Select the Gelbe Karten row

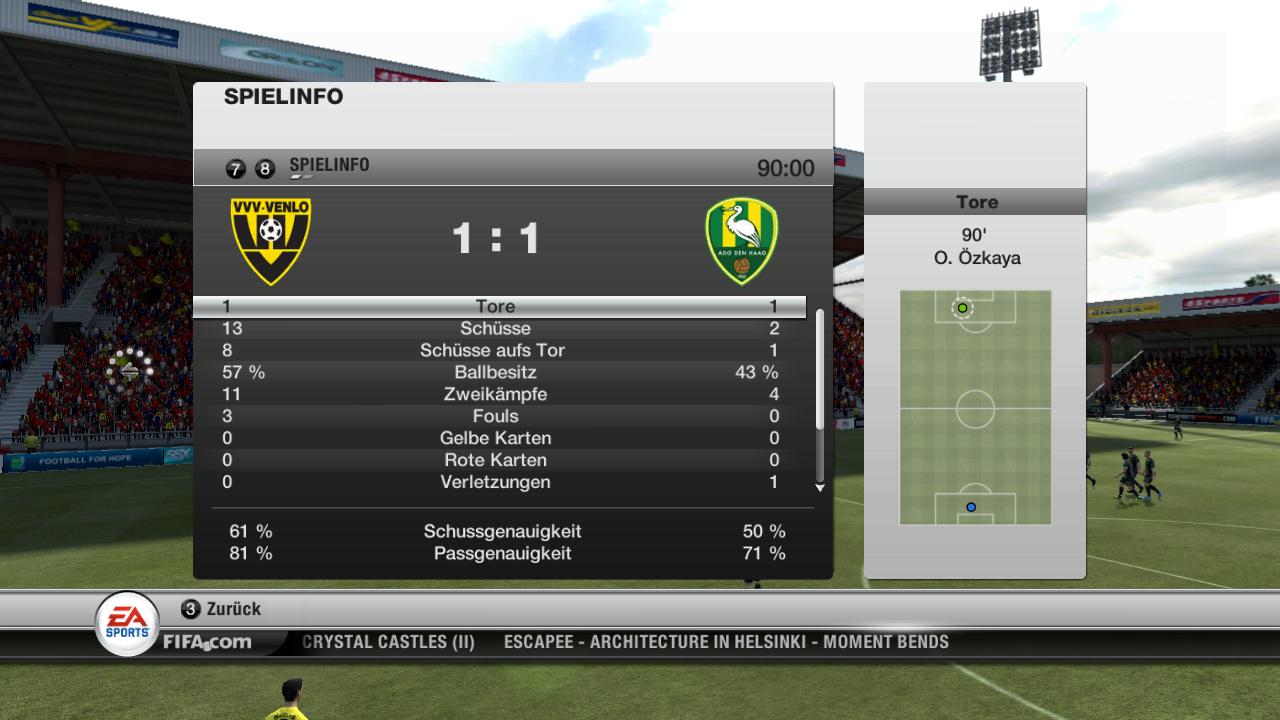(497, 438)
